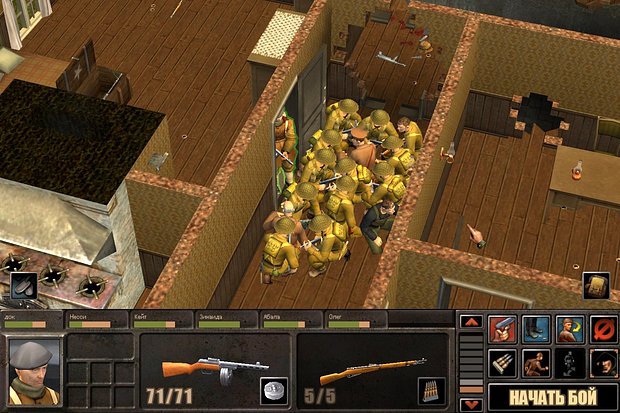The image size is (620, 413).
Task: Click the red prohibition circle icon
Action: [603, 329]
